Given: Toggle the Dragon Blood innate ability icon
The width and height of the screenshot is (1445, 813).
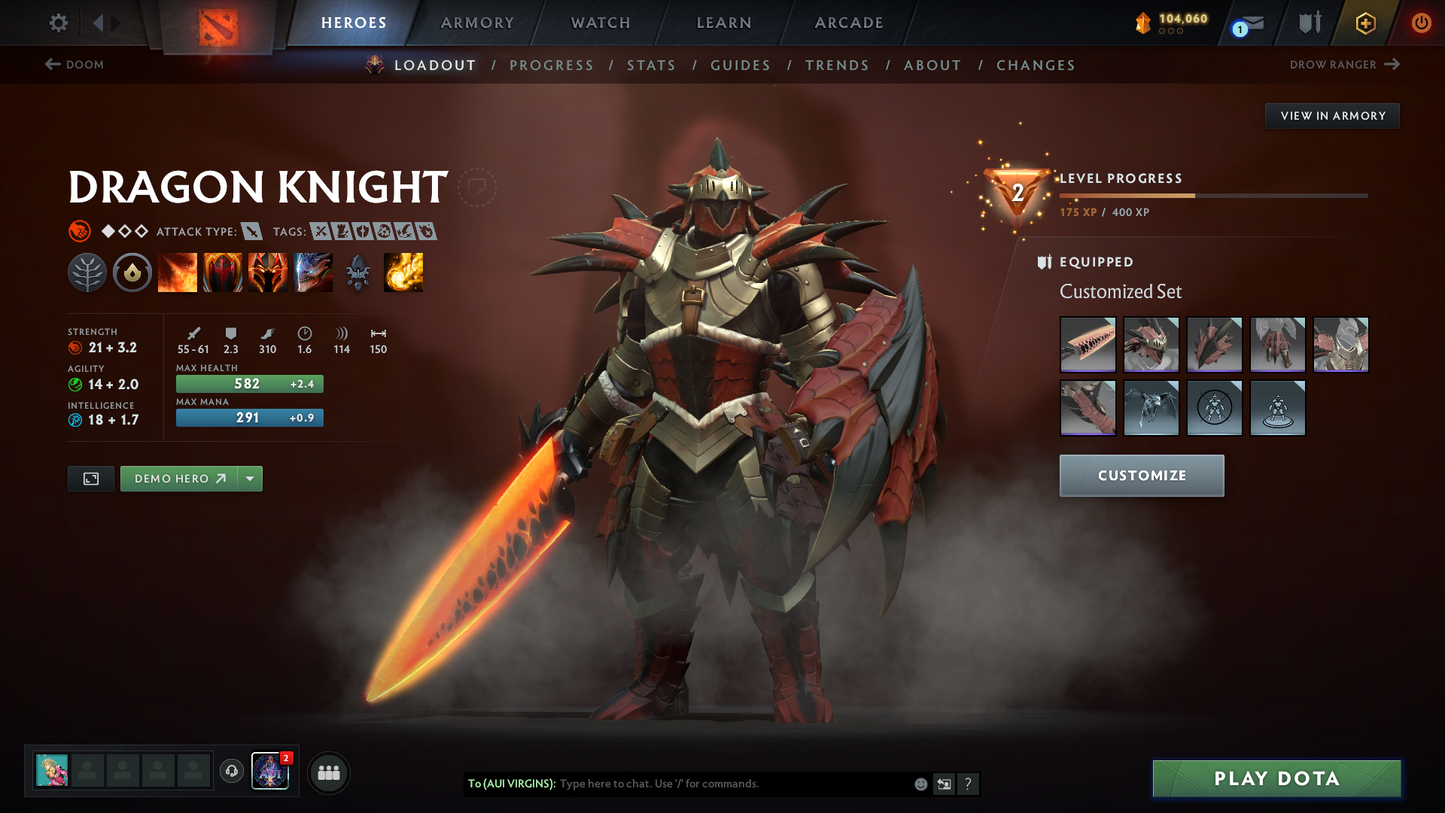Looking at the screenshot, I should point(132,271).
